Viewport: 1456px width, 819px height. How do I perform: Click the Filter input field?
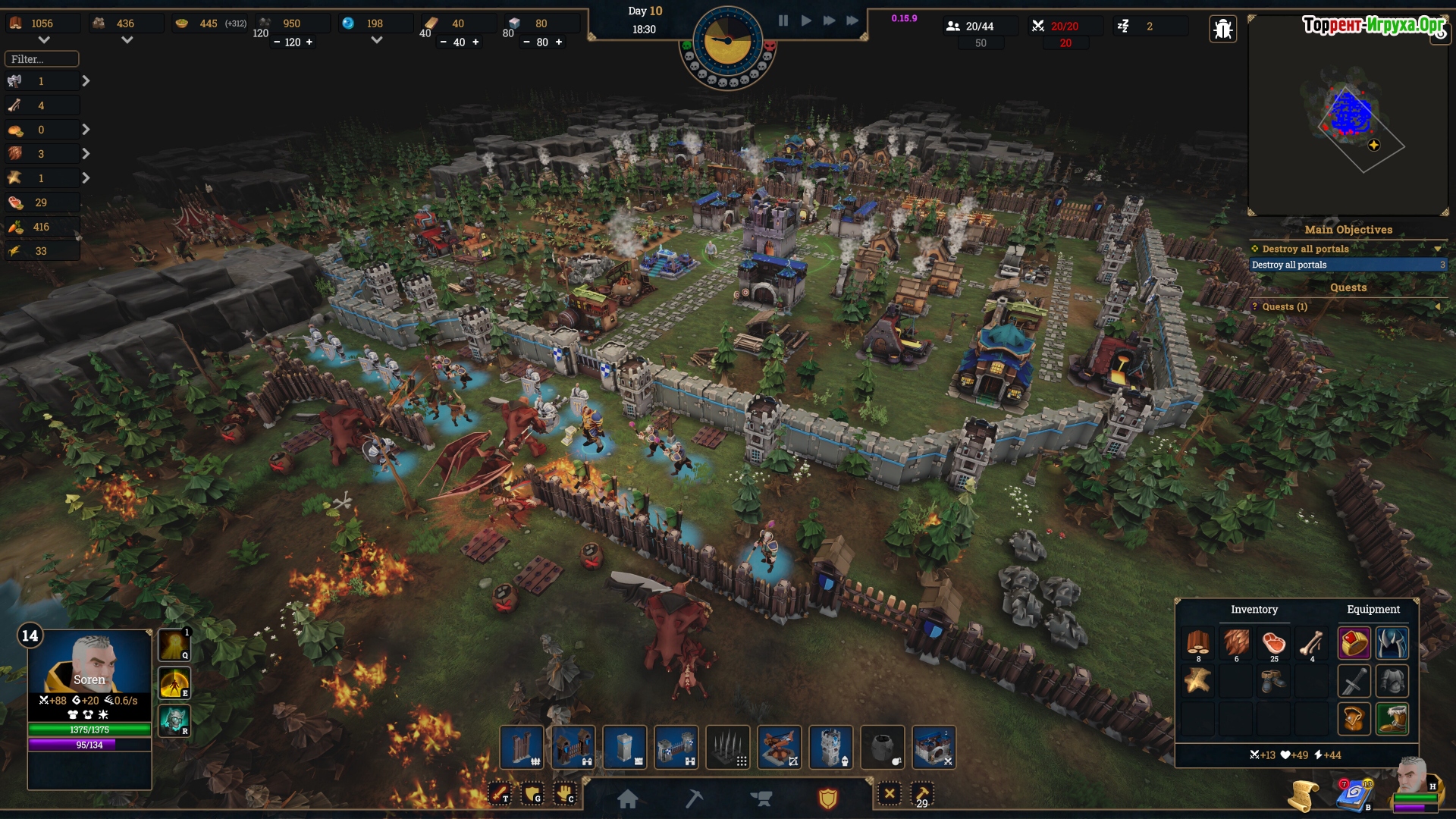42,59
